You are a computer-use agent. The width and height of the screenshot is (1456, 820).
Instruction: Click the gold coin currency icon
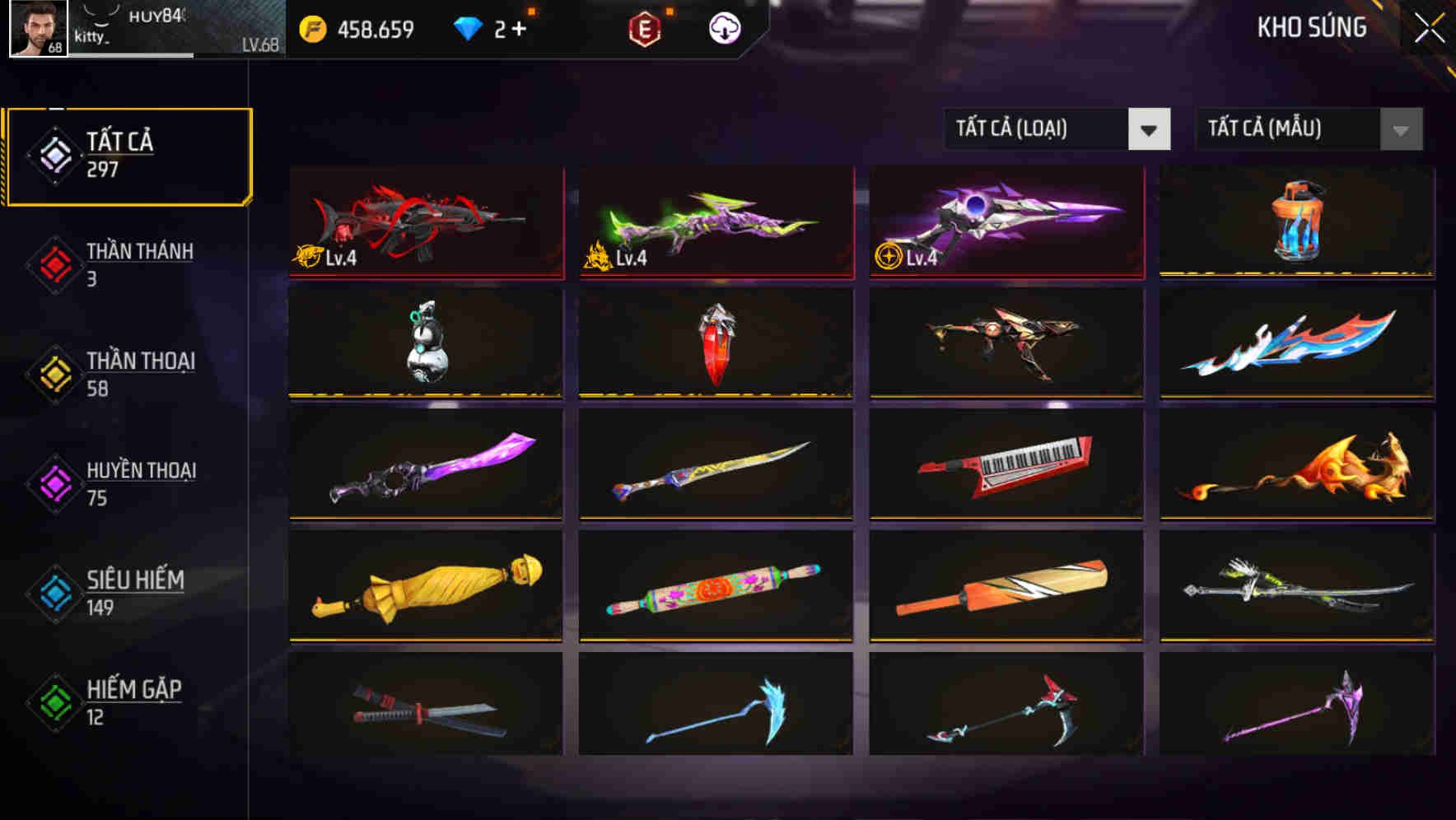pos(309,27)
